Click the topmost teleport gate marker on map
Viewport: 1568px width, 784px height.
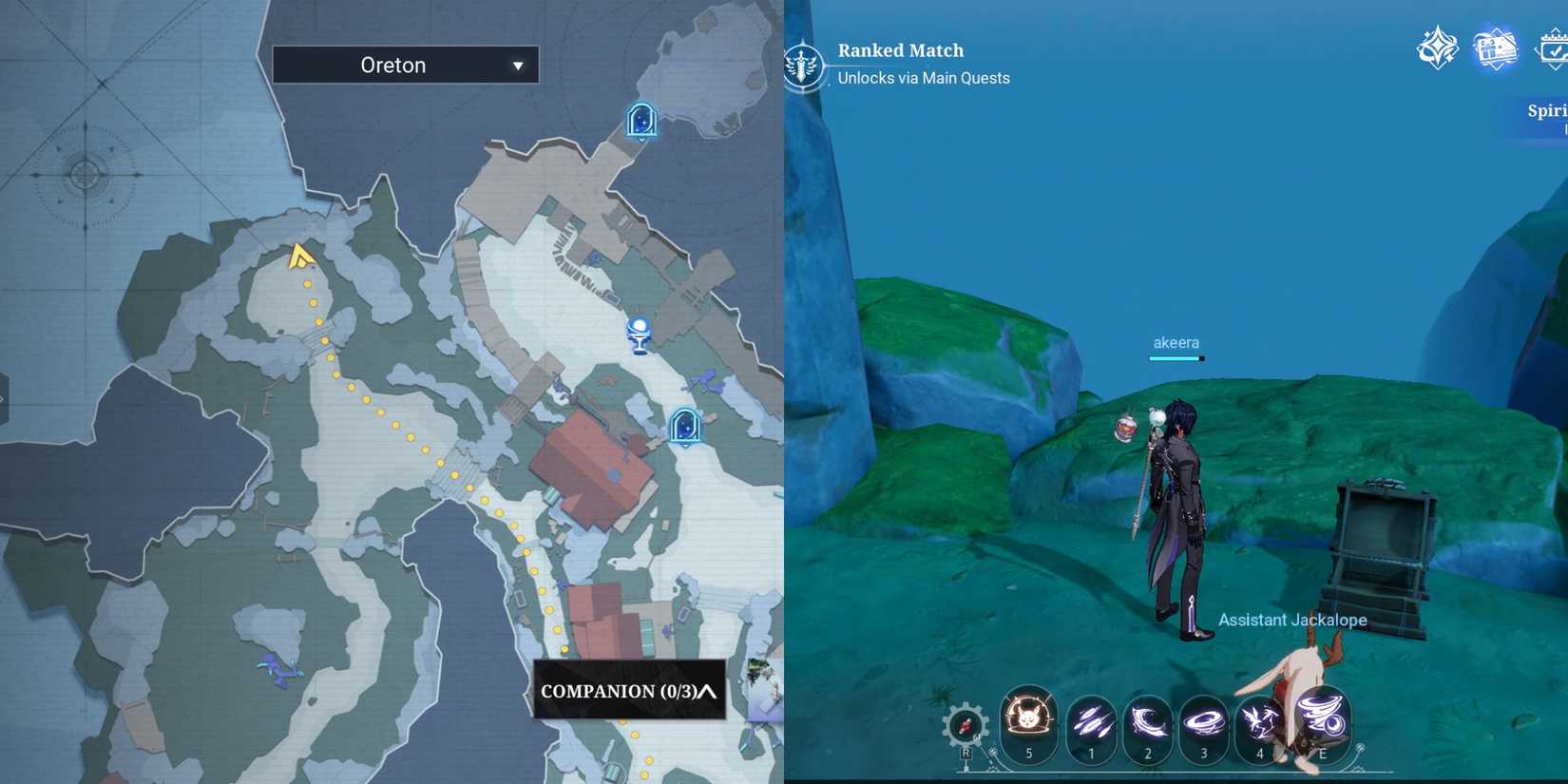click(641, 120)
